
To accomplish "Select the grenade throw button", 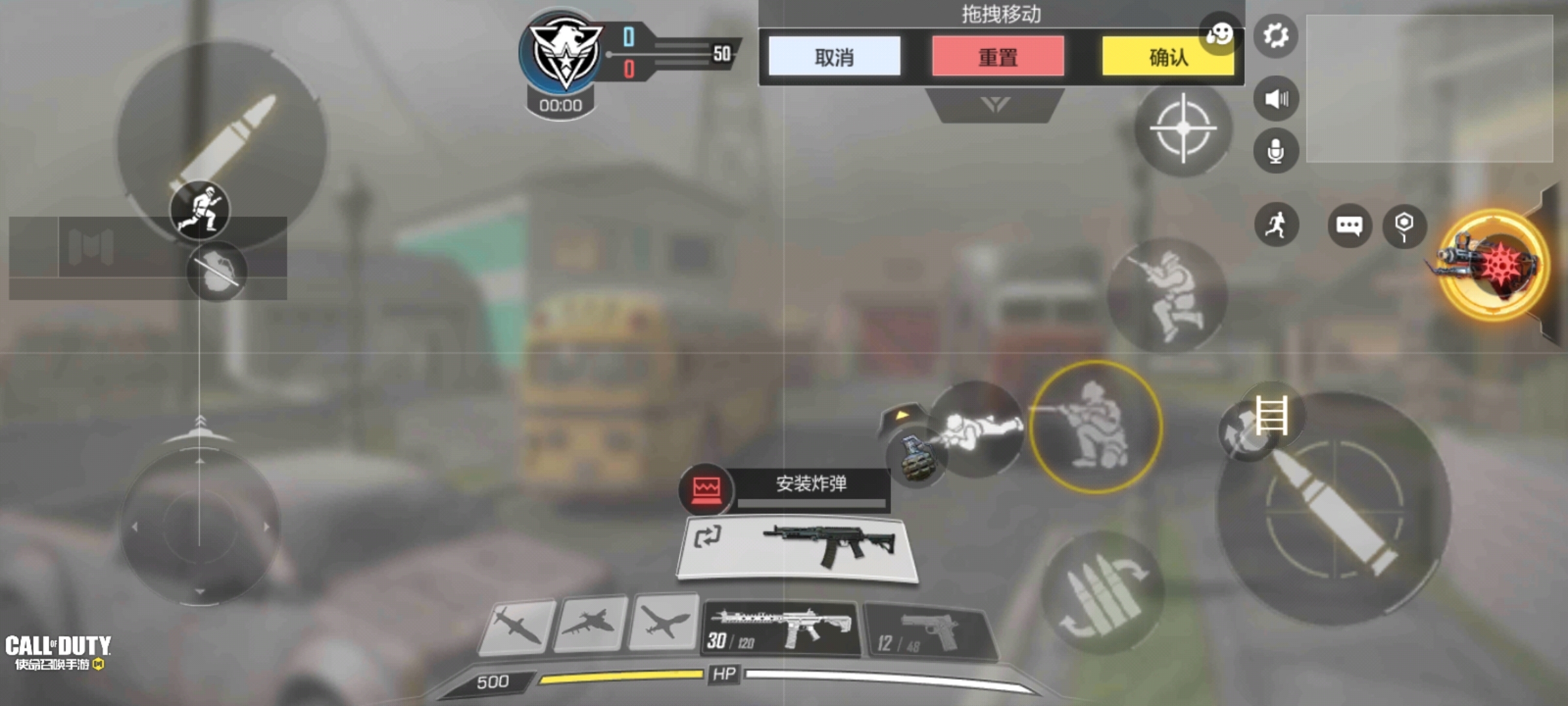I will coord(916,458).
